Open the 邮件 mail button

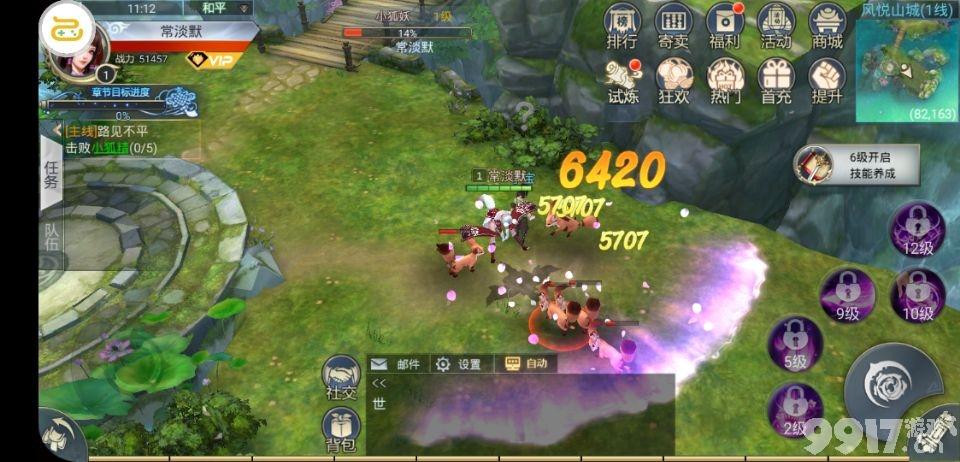tap(398, 365)
